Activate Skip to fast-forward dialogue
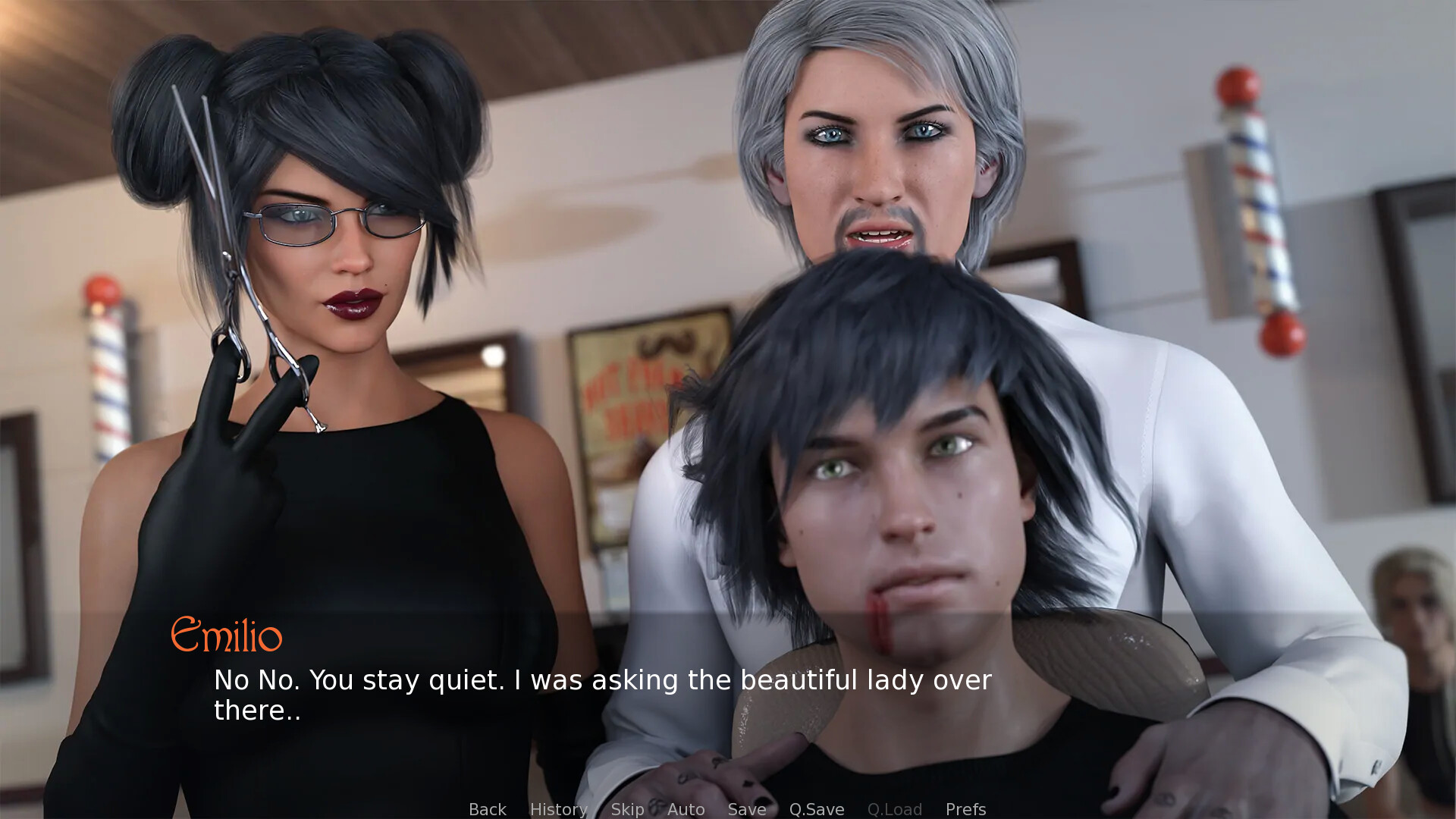This screenshot has height=819, width=1456. [x=627, y=809]
